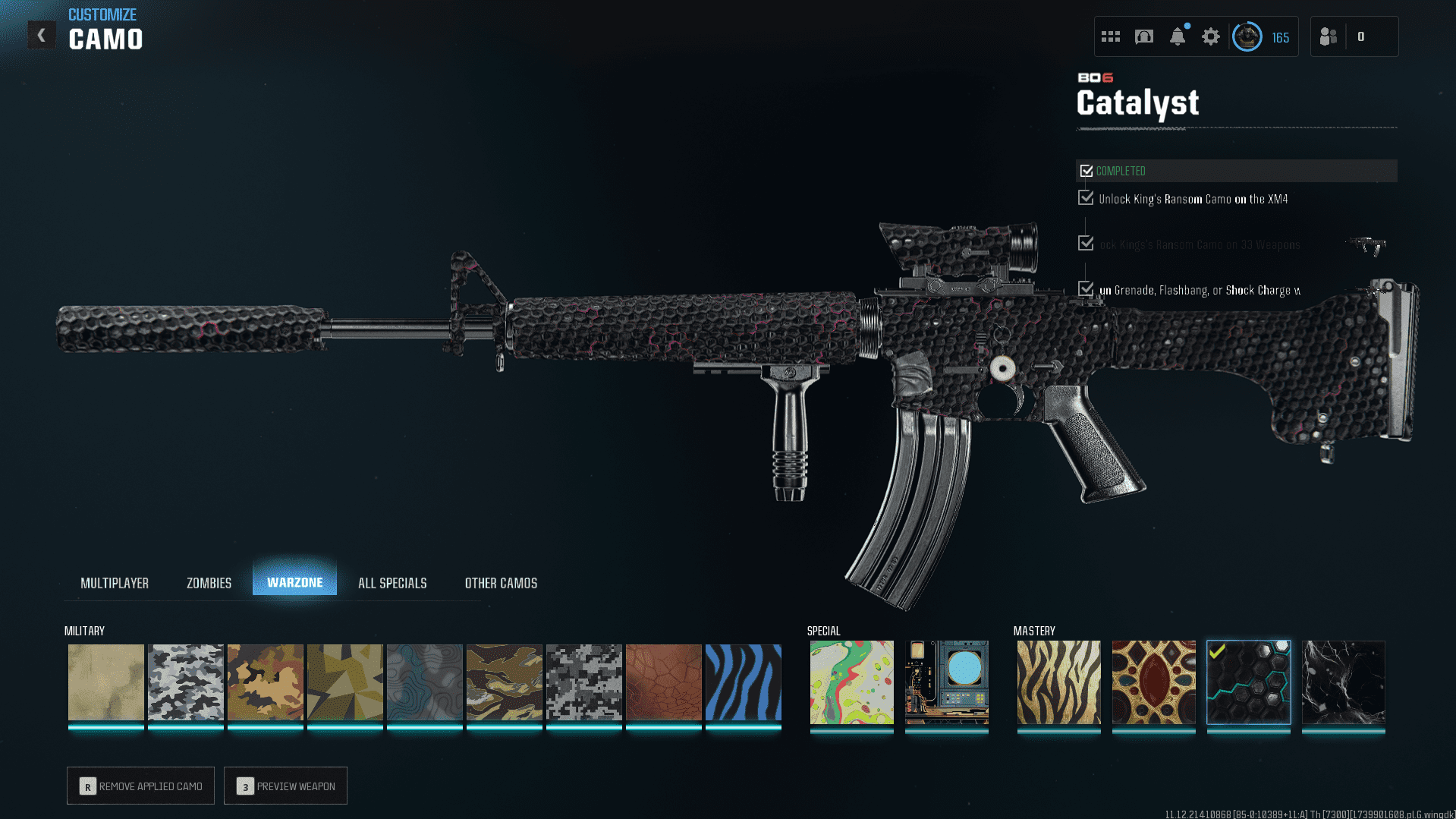Pick the King's Ransom jeweled camo
This screenshot has width=1456, height=819.
[x=1153, y=682]
